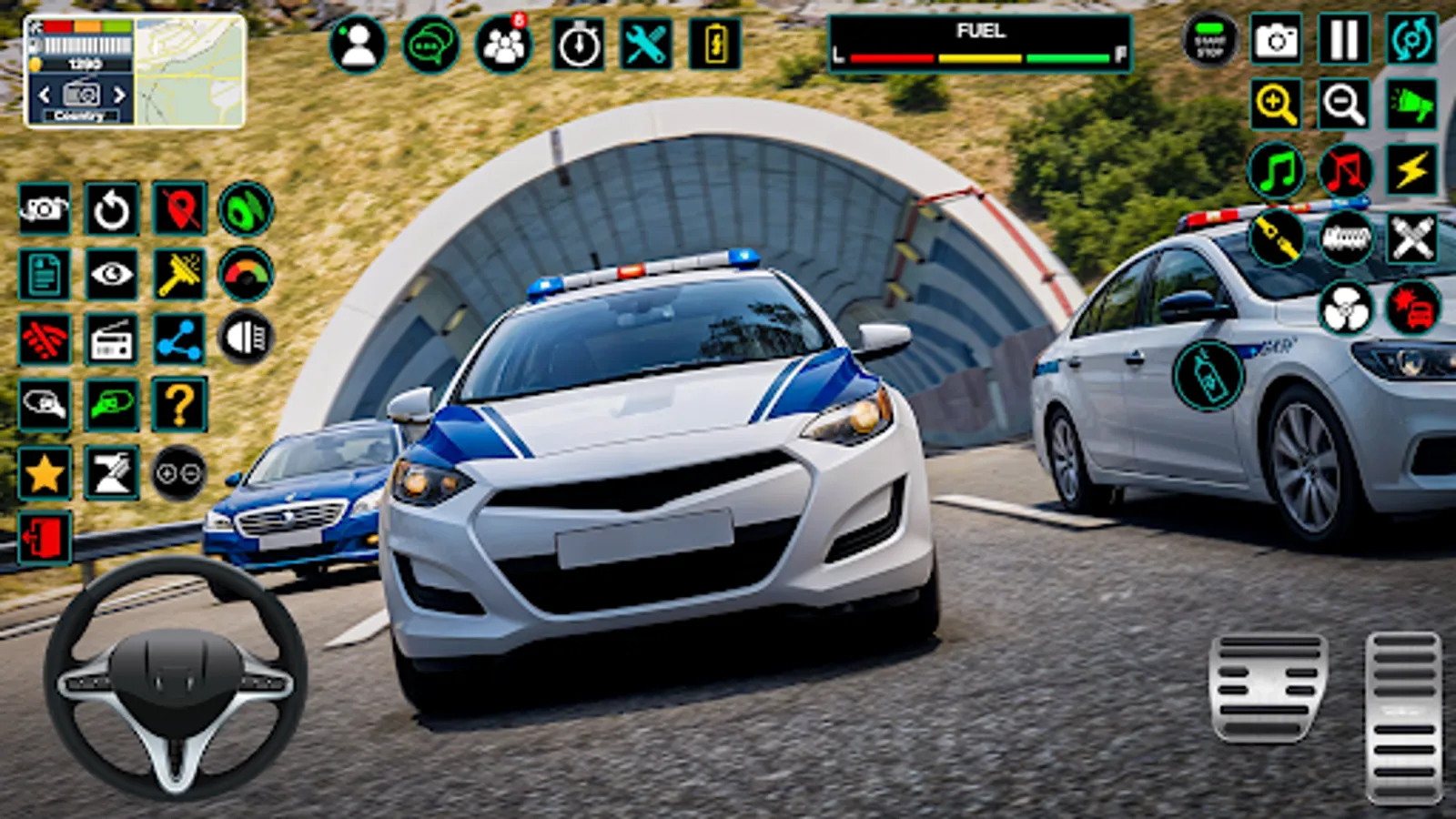Open the multiplayer friends panel
The height and width of the screenshot is (819, 1456).
(x=502, y=40)
